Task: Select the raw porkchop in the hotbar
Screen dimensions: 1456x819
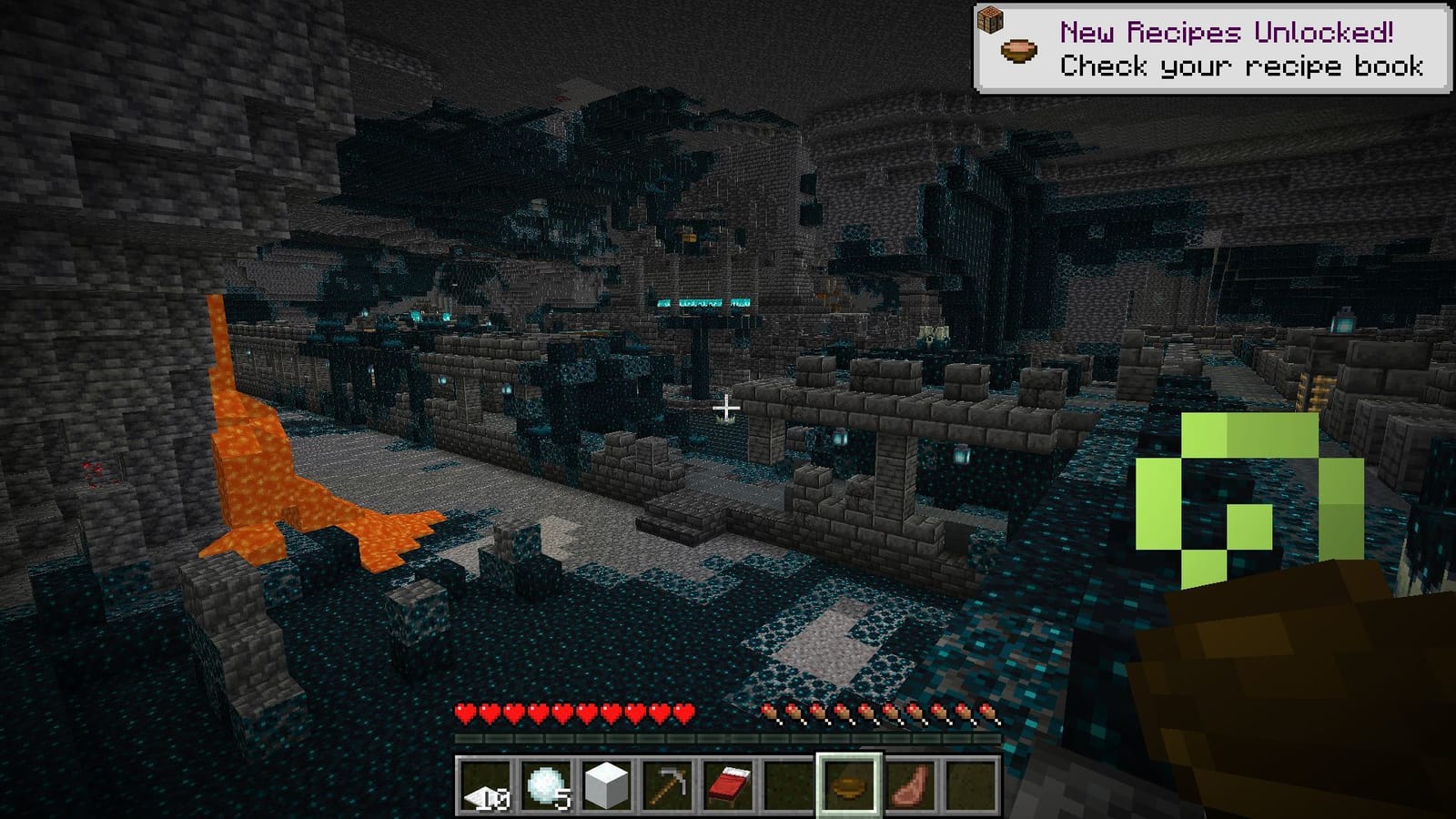Action: [x=910, y=787]
